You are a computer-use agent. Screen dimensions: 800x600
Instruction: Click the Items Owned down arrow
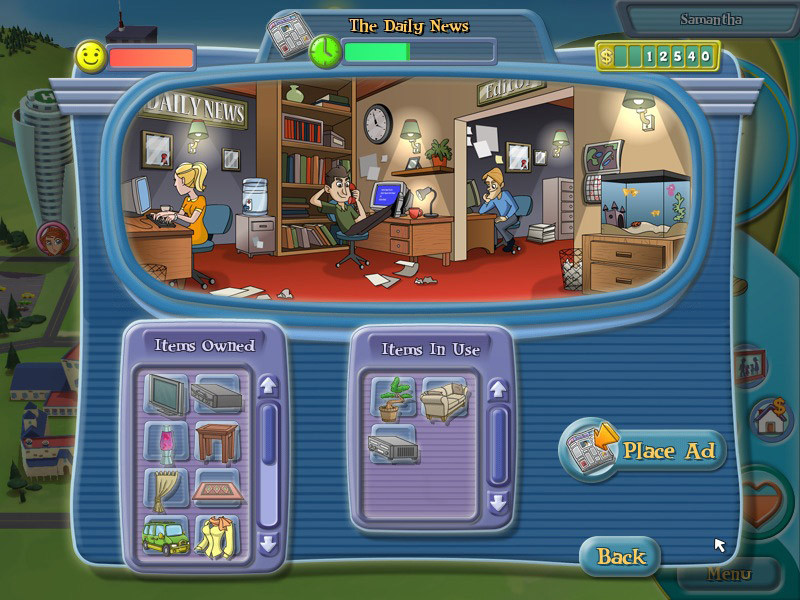267,544
